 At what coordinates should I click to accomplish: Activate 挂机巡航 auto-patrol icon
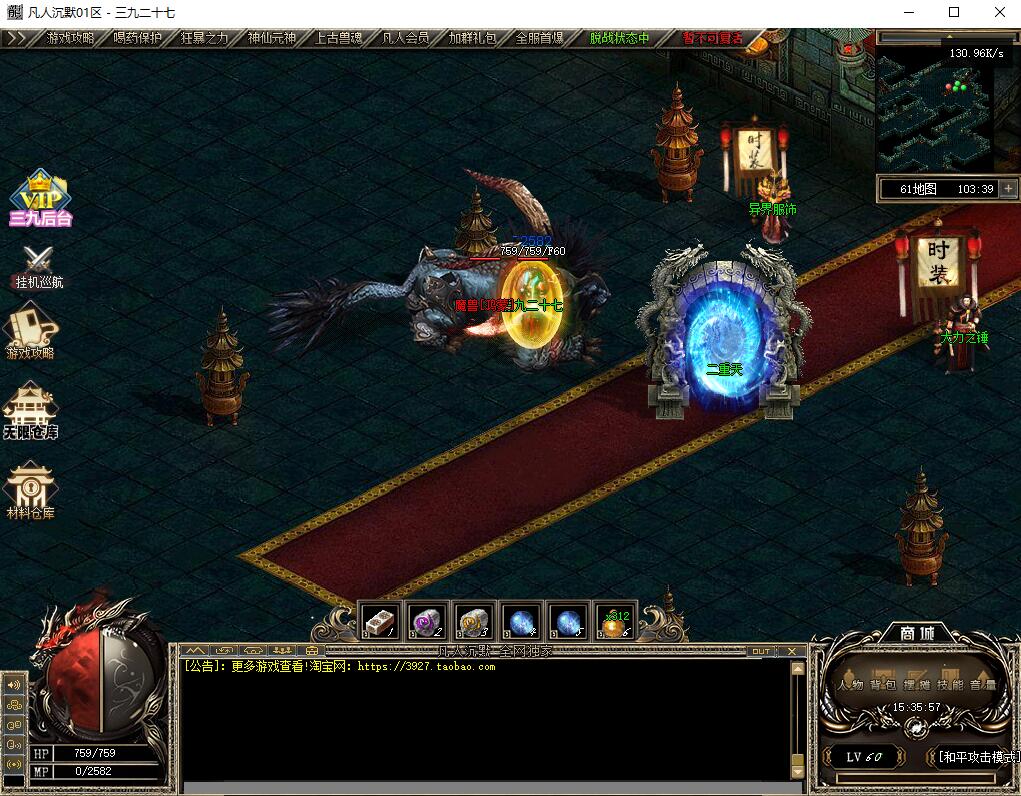pyautogui.click(x=39, y=266)
